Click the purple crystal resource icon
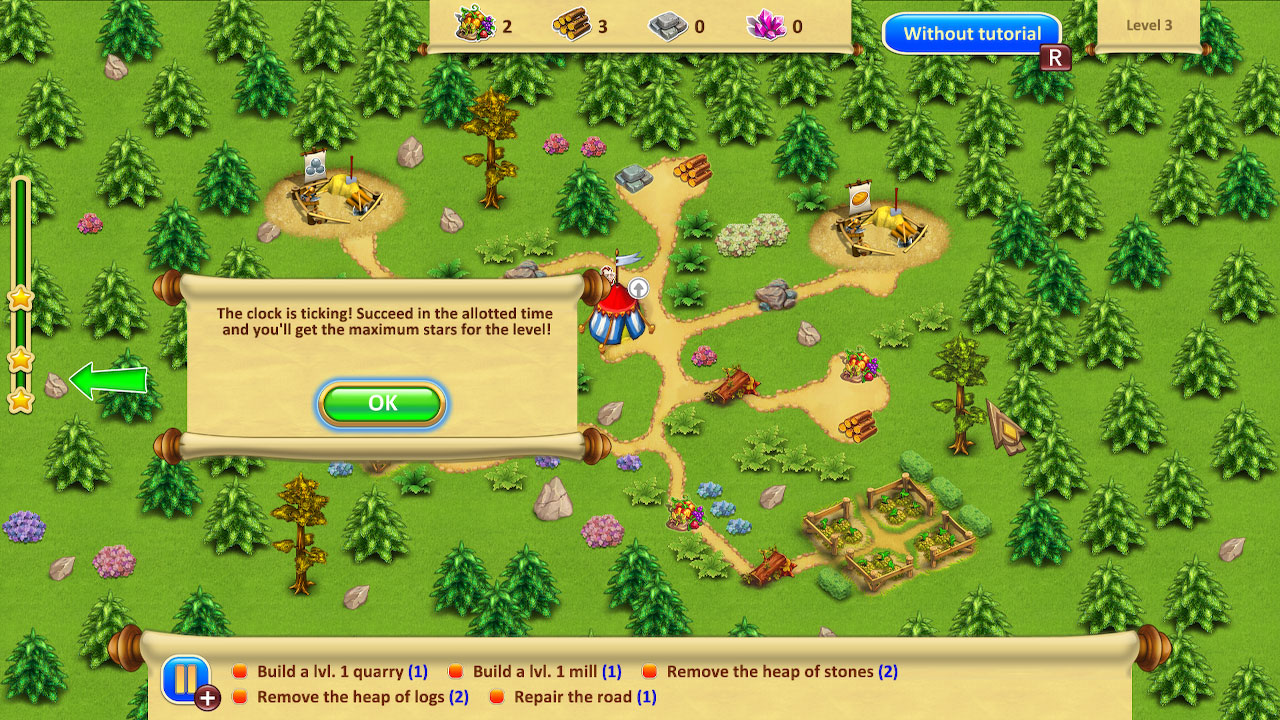1280x720 pixels. pyautogui.click(x=766, y=26)
